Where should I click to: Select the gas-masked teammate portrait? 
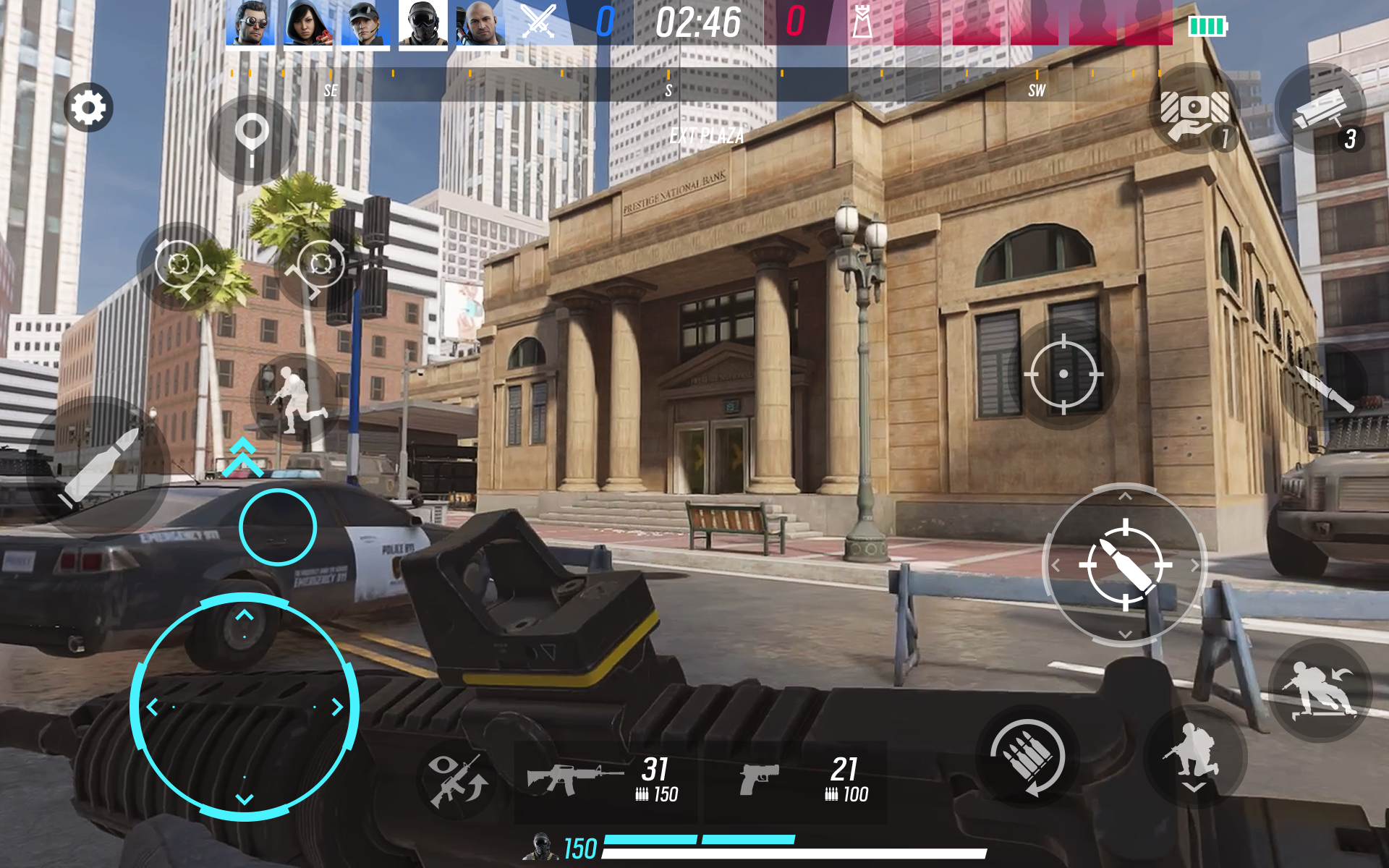(423, 24)
